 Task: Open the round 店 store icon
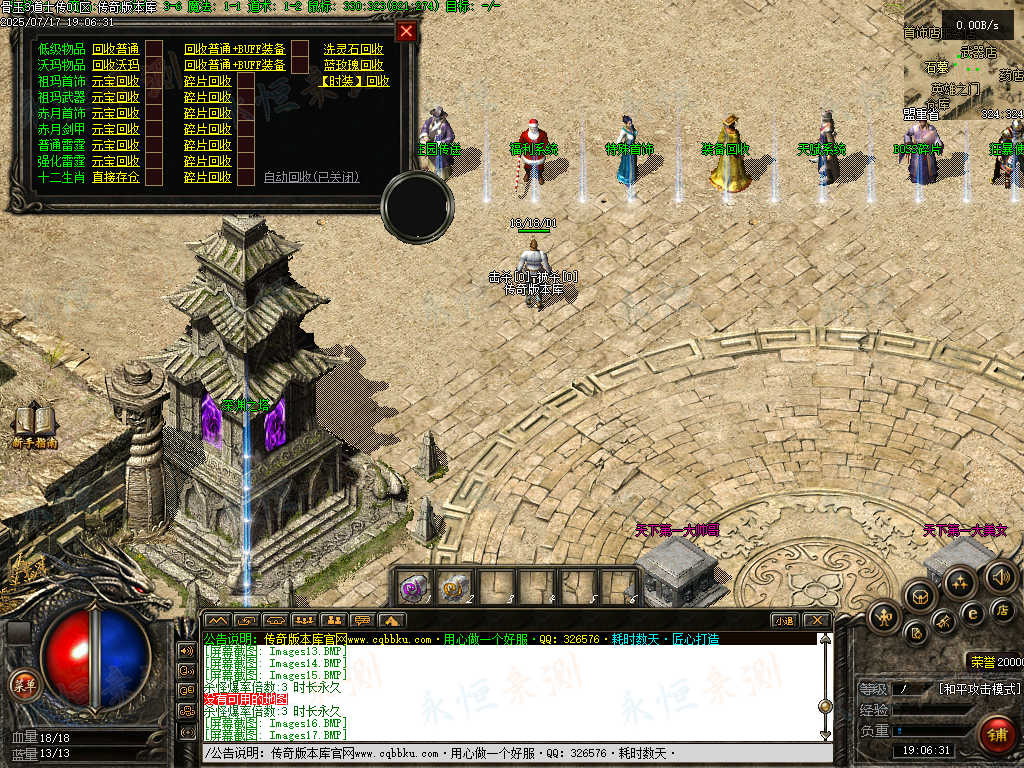1001,608
